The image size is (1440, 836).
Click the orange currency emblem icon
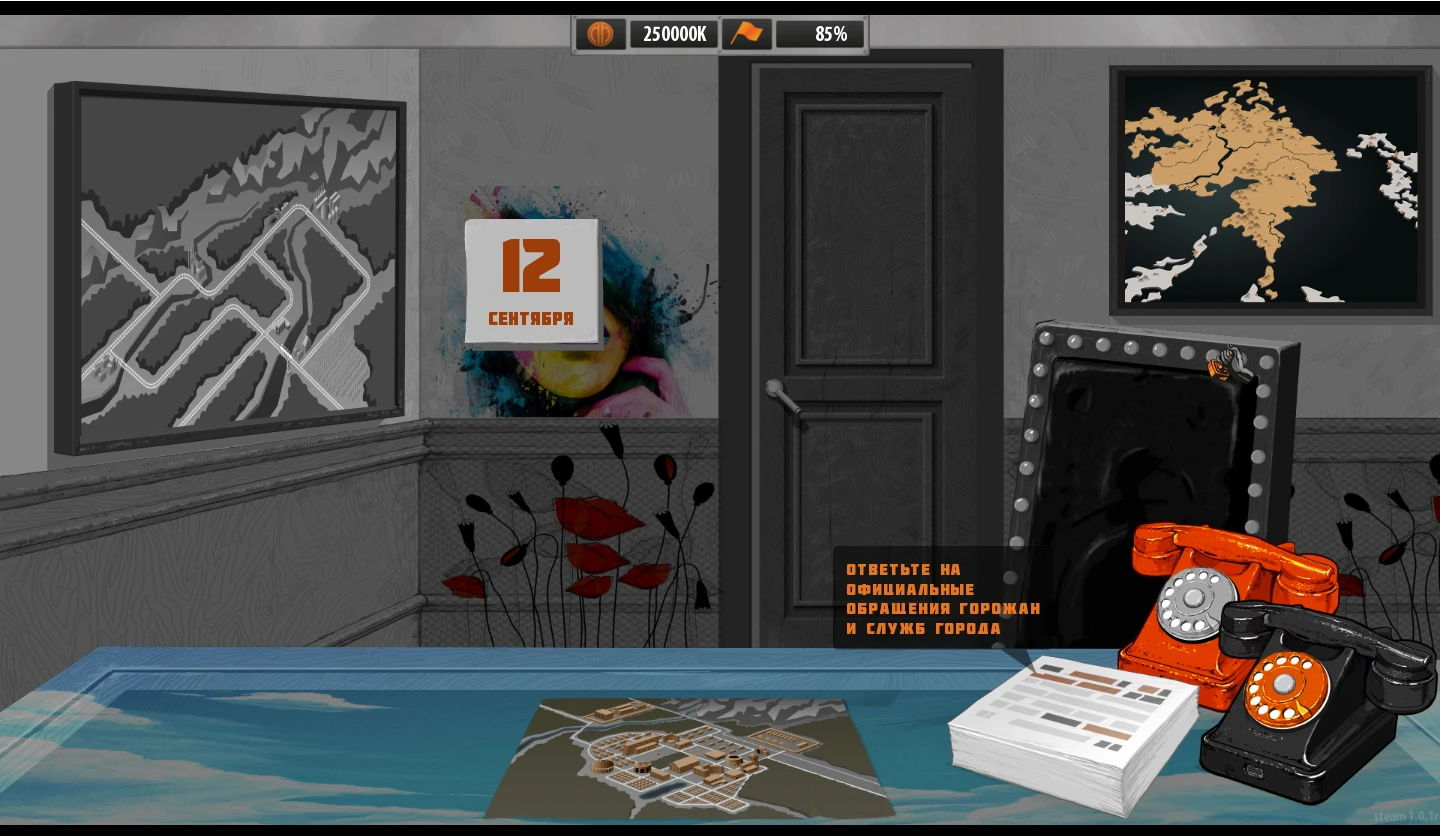[600, 33]
